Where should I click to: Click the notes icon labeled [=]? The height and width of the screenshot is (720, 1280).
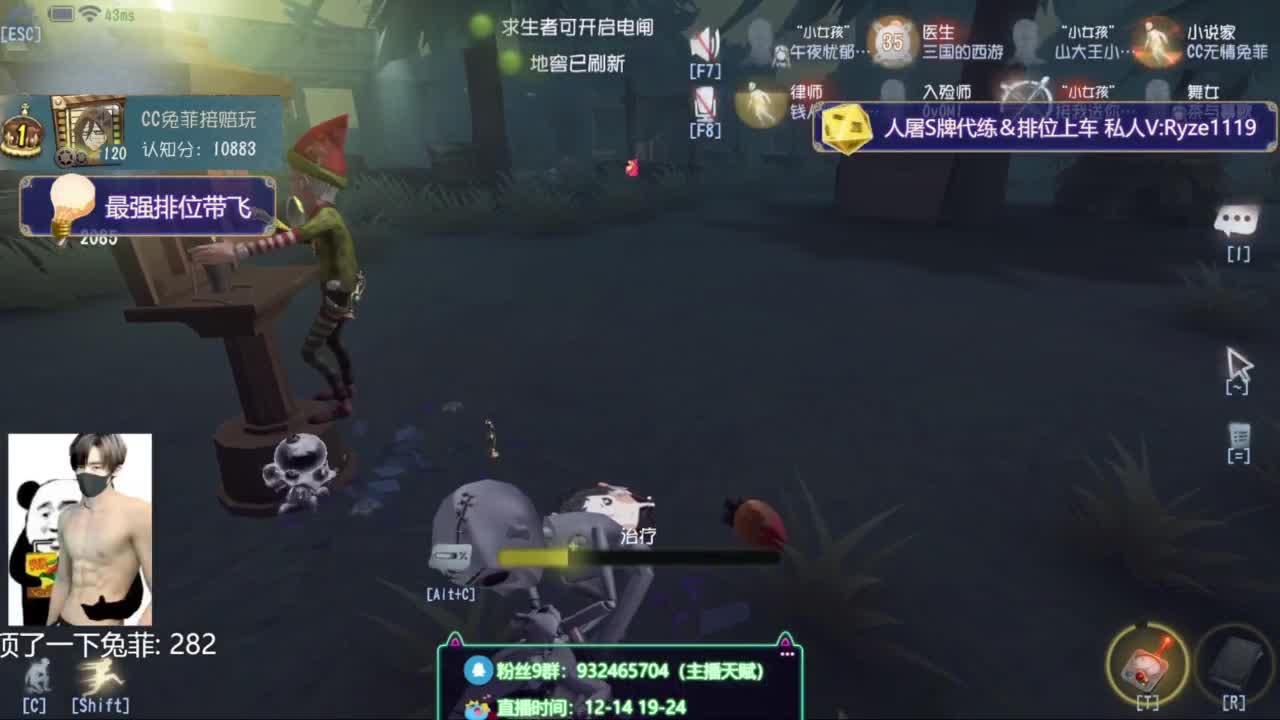[1240, 437]
